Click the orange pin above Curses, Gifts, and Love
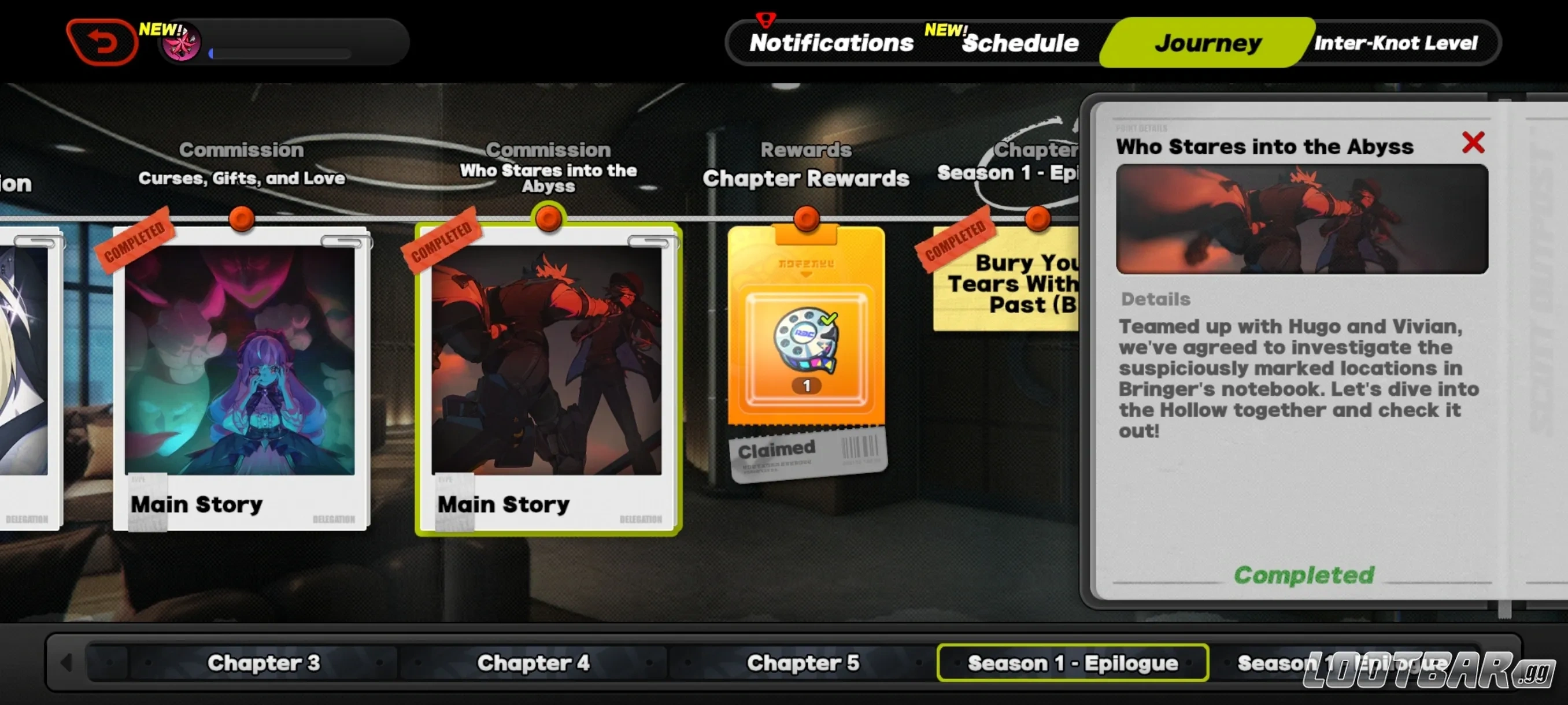The height and width of the screenshot is (705, 1568). point(242,219)
